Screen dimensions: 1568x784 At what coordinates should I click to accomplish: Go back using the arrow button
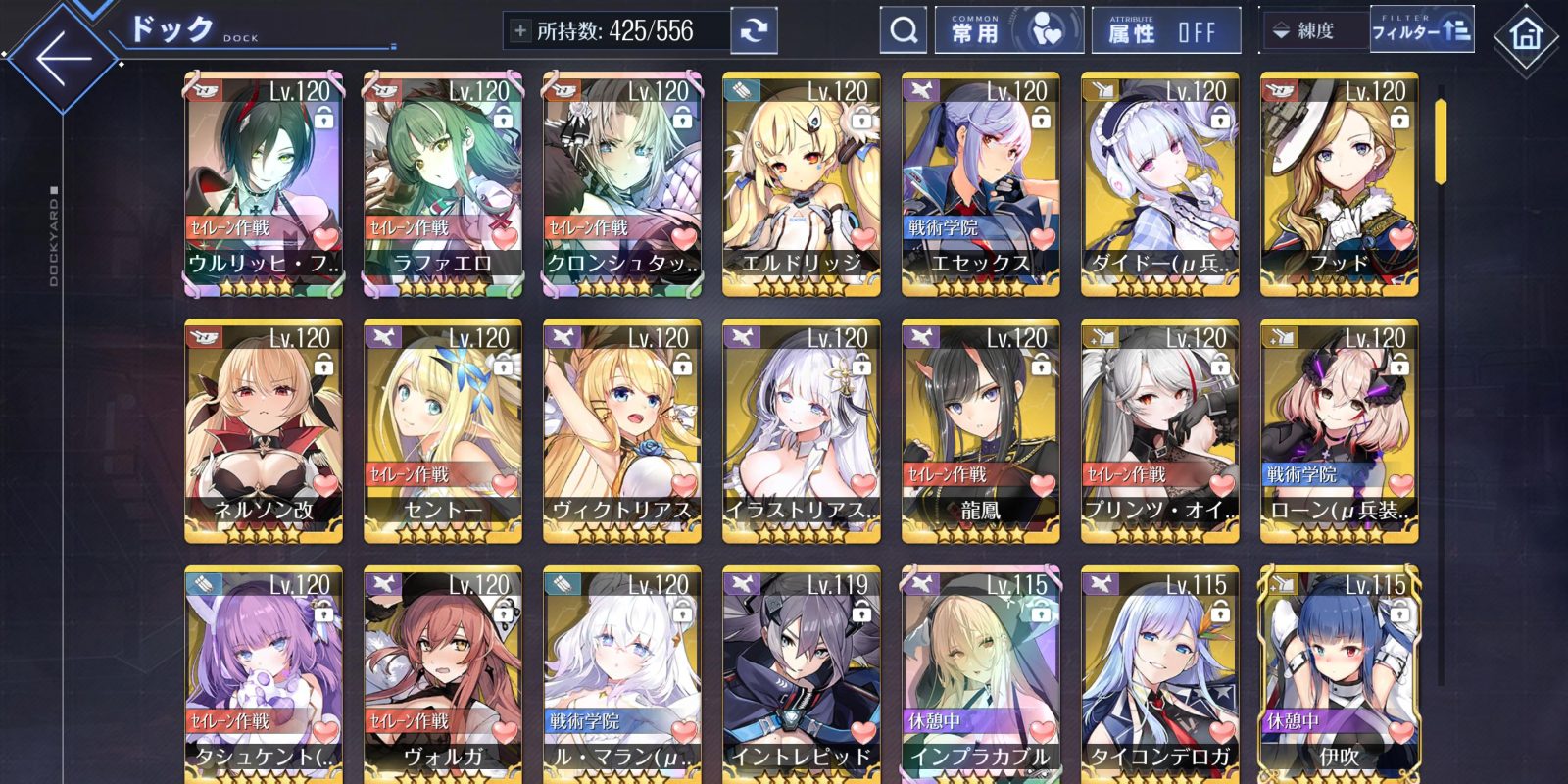tap(63, 57)
